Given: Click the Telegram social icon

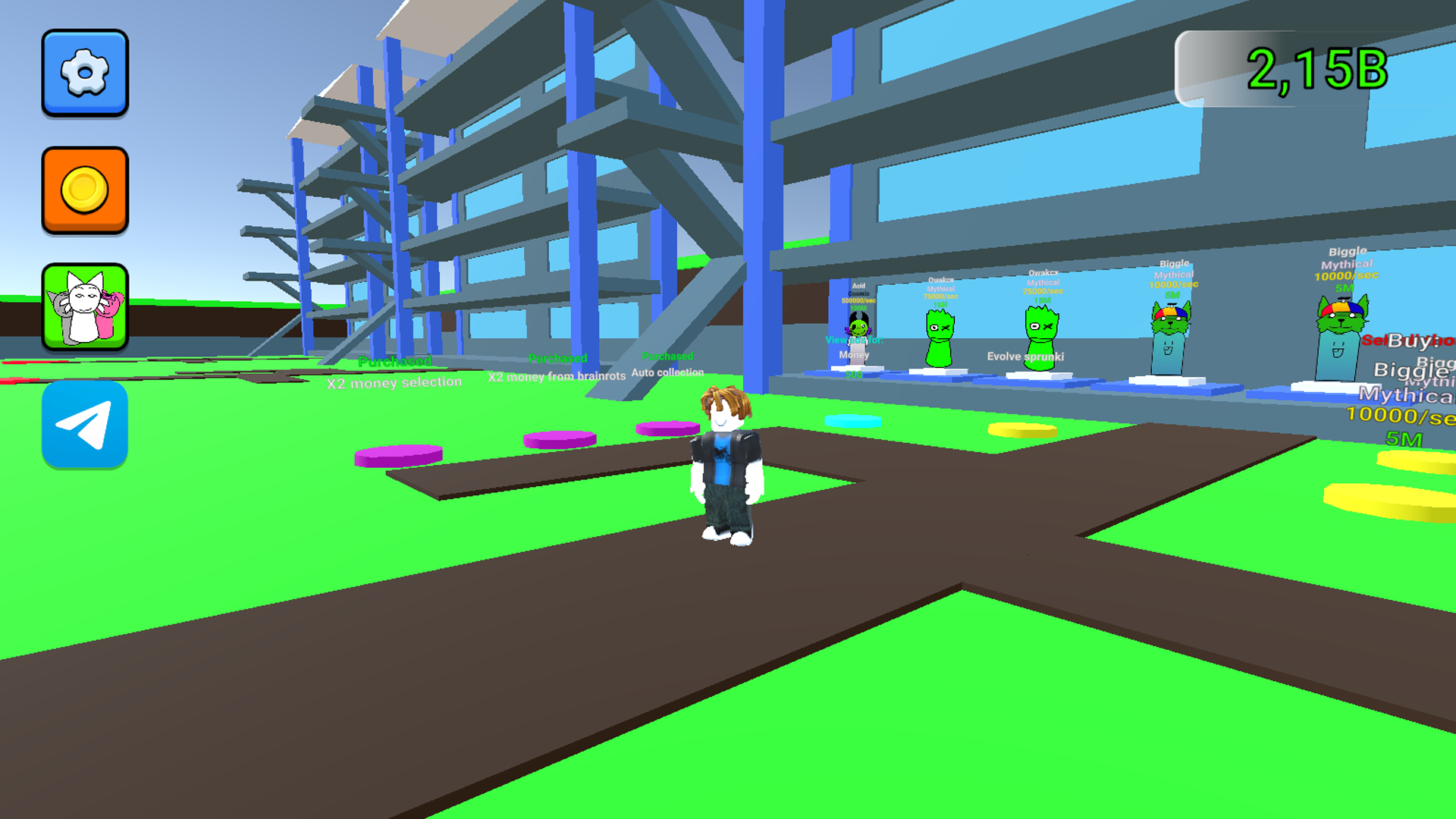Looking at the screenshot, I should click(x=84, y=425).
